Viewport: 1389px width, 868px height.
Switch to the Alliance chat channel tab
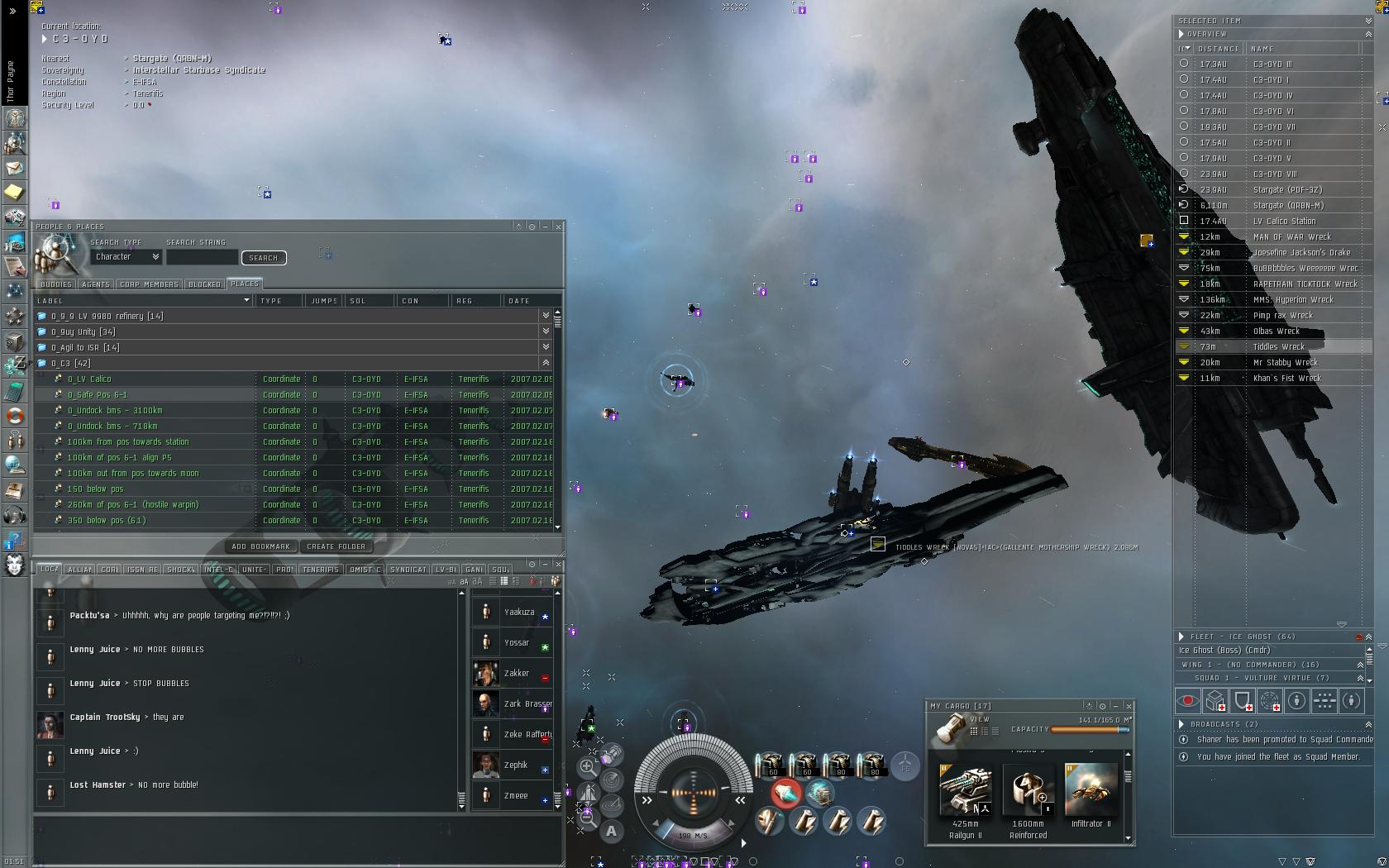pyautogui.click(x=80, y=570)
